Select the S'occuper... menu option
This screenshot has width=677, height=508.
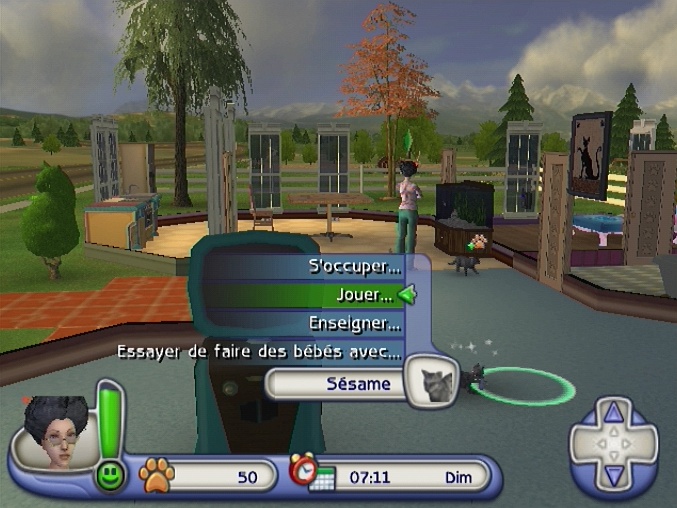click(x=354, y=268)
